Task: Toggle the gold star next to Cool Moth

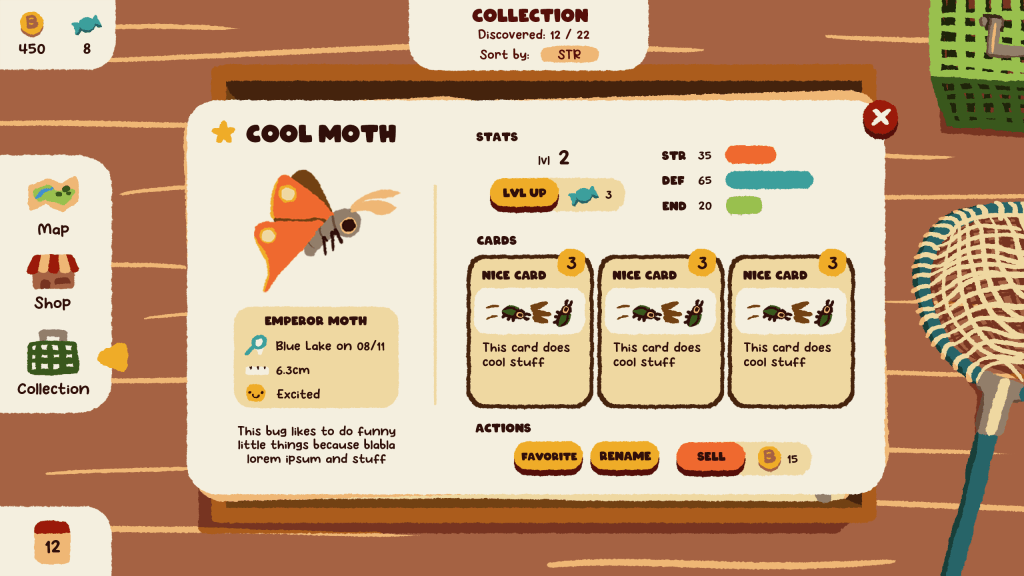Action: (223, 133)
